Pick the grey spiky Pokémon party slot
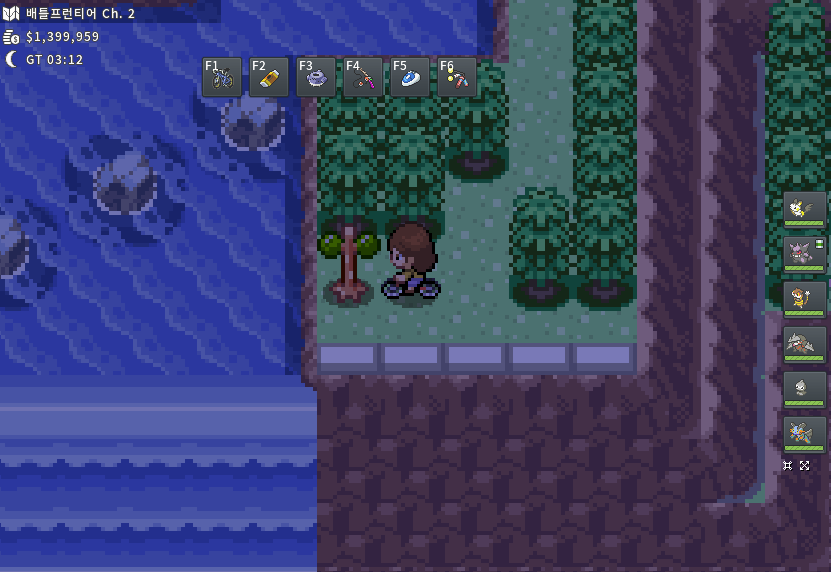Viewport: 831px width, 572px height. pos(805,344)
